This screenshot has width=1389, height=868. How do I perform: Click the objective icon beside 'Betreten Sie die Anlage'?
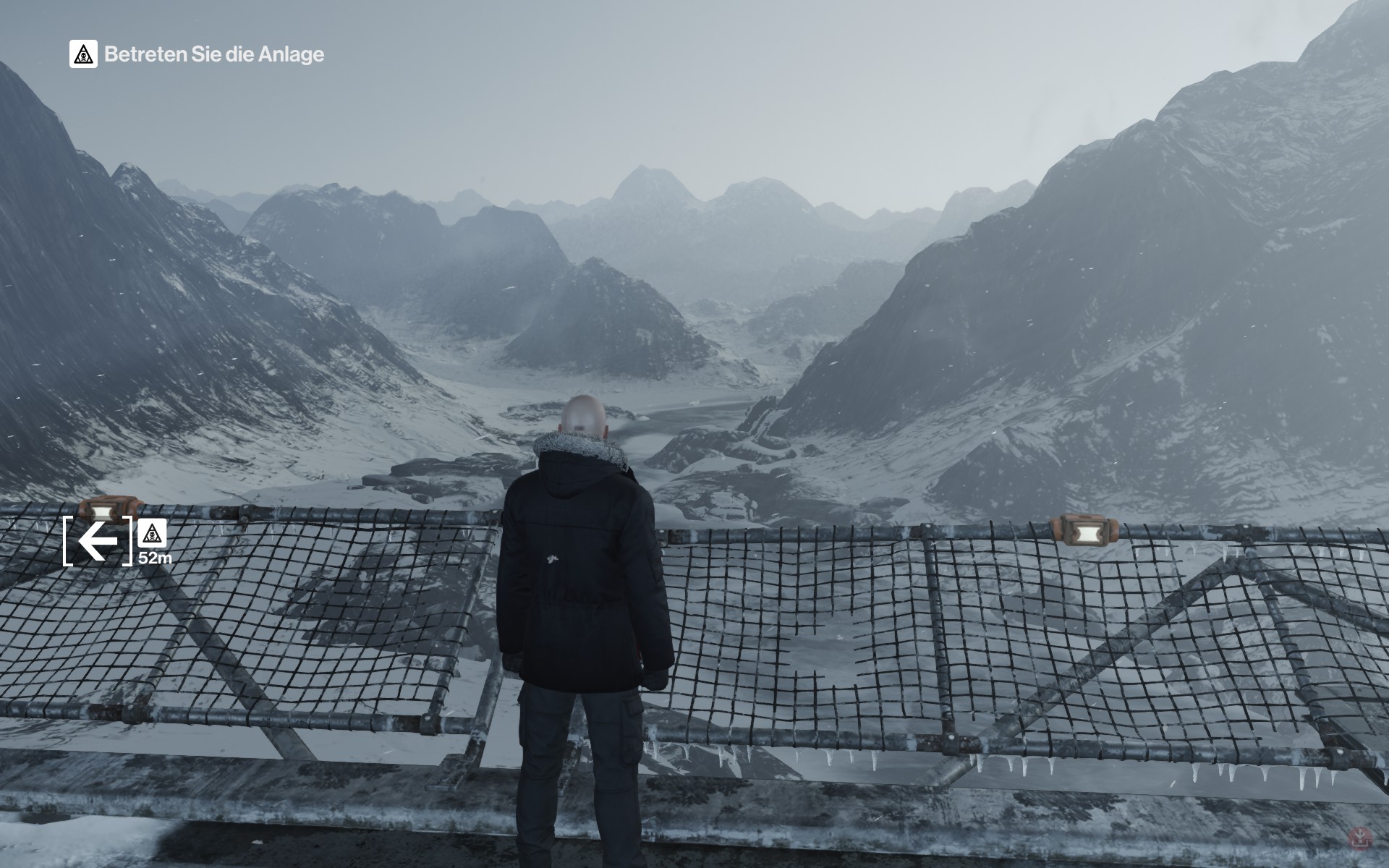[83, 54]
